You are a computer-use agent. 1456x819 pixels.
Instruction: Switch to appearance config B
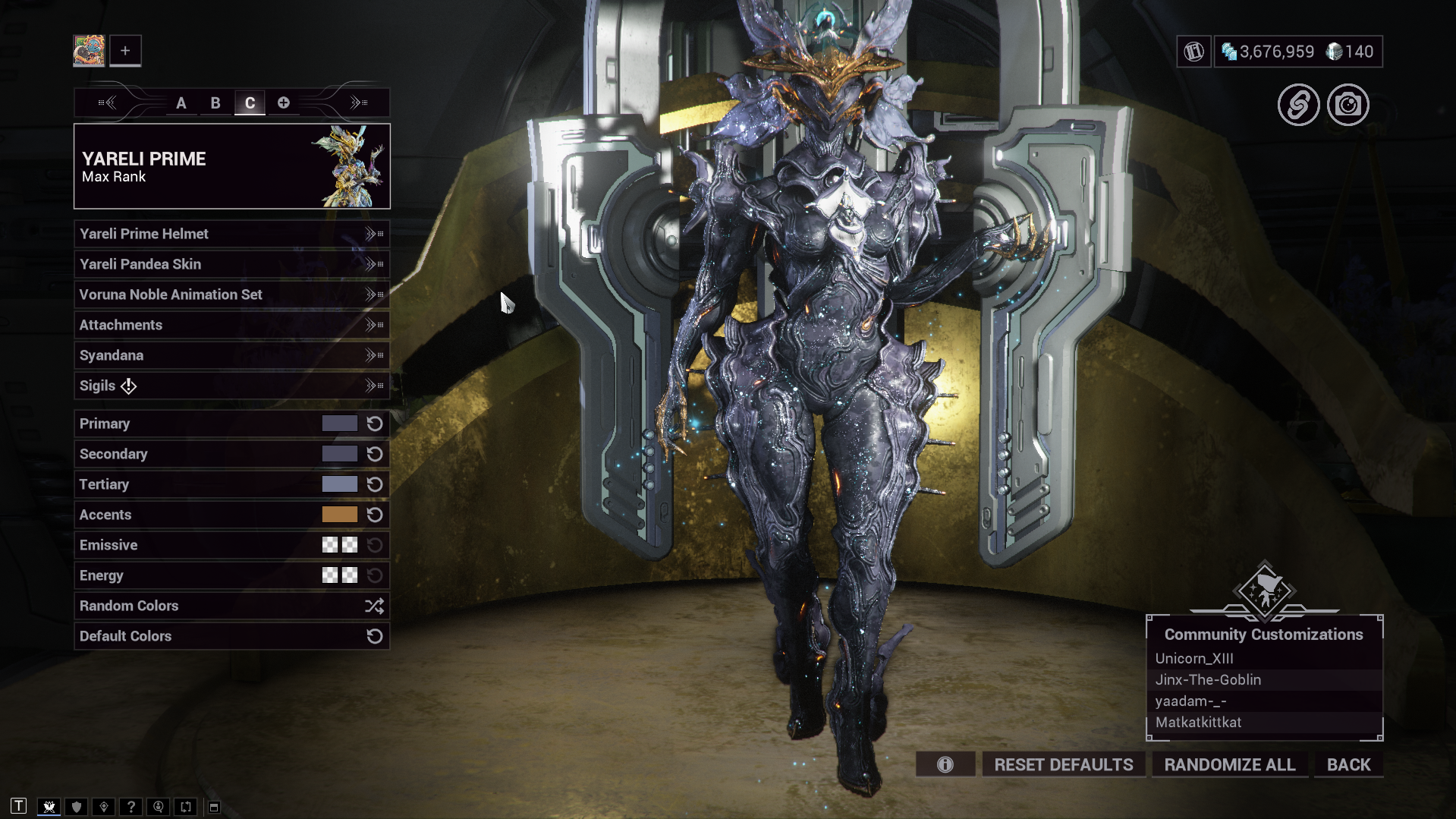coord(215,102)
